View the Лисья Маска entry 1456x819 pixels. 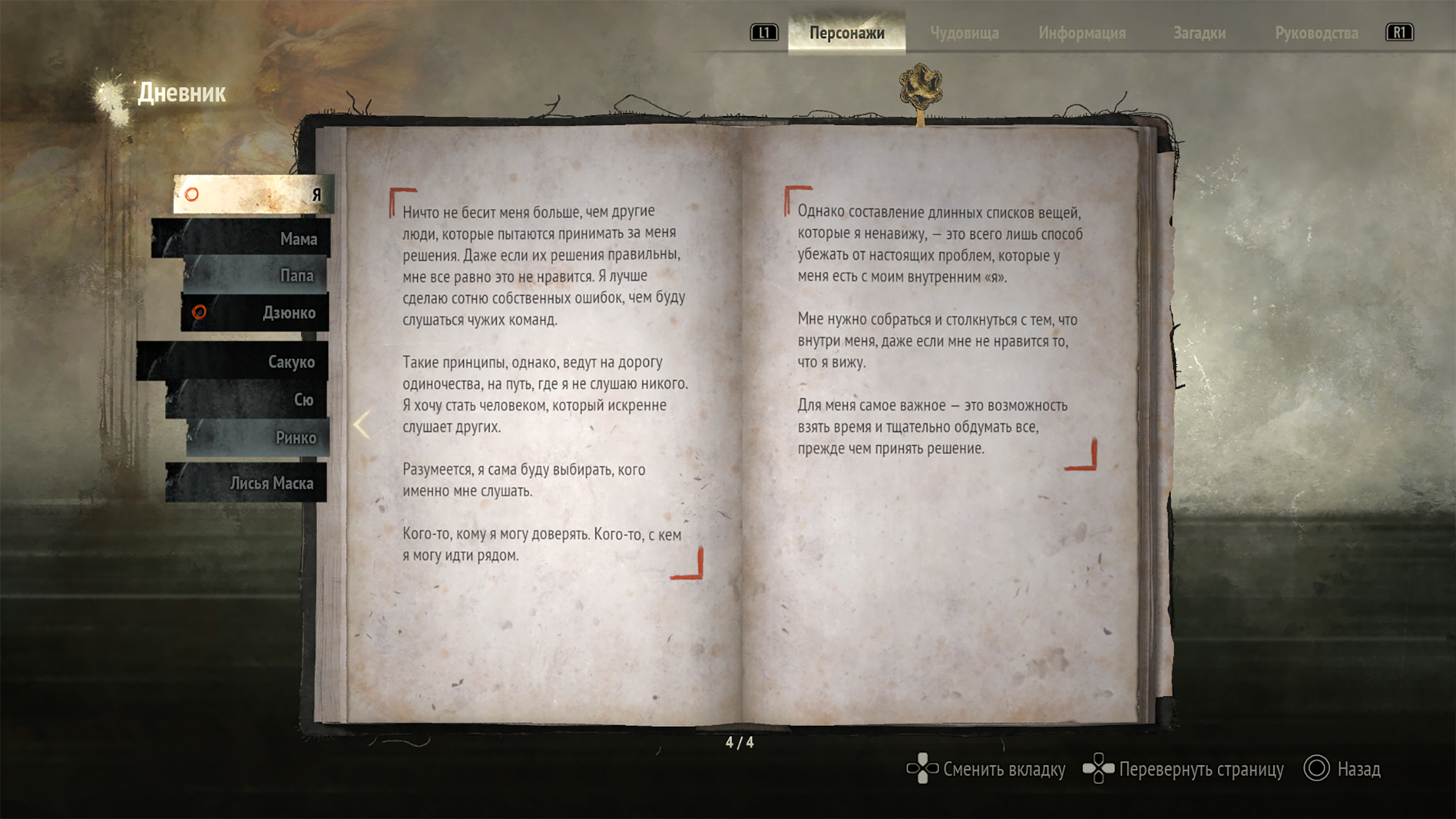(x=246, y=483)
